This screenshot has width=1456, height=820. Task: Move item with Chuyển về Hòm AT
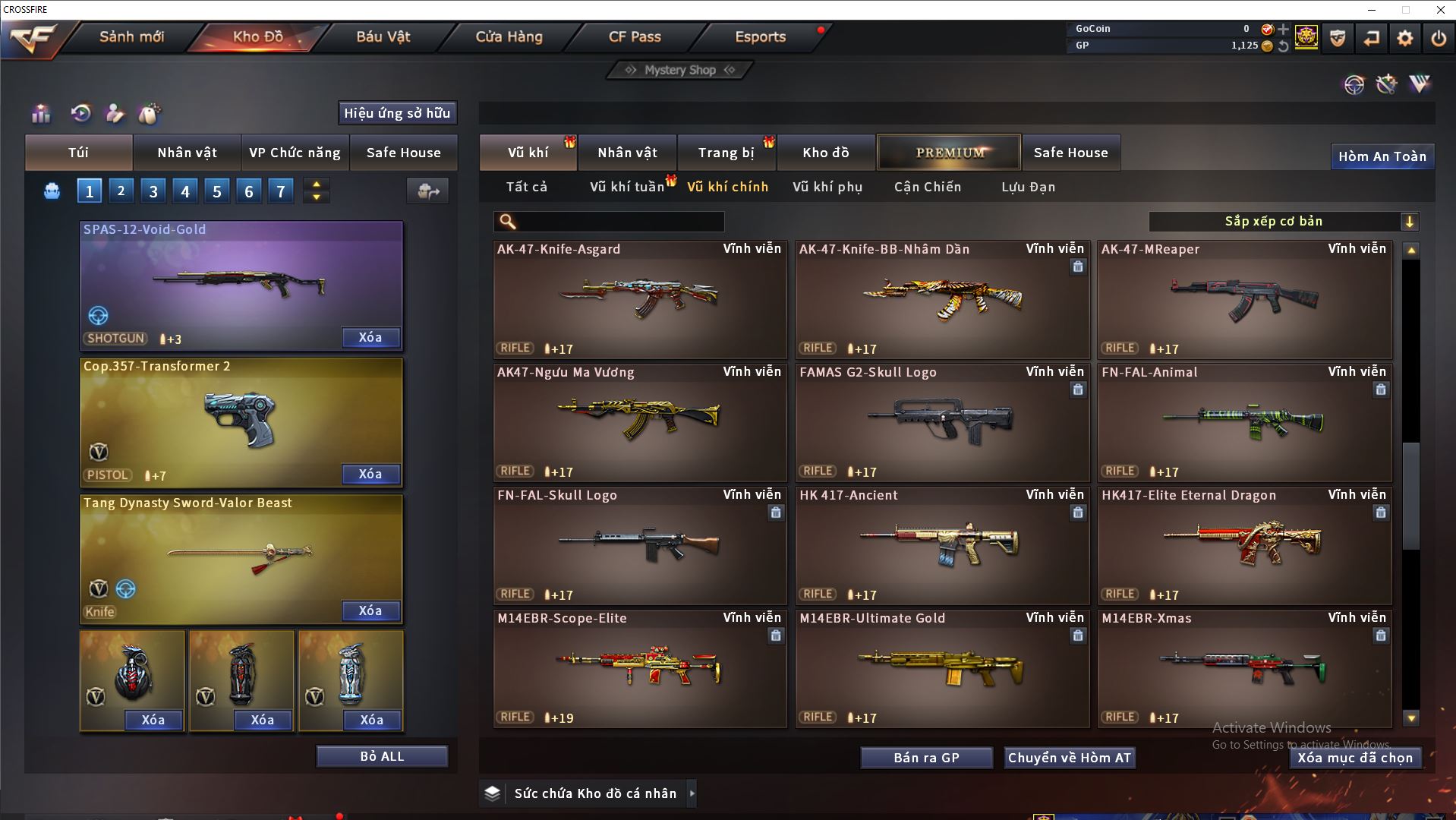coord(1069,758)
